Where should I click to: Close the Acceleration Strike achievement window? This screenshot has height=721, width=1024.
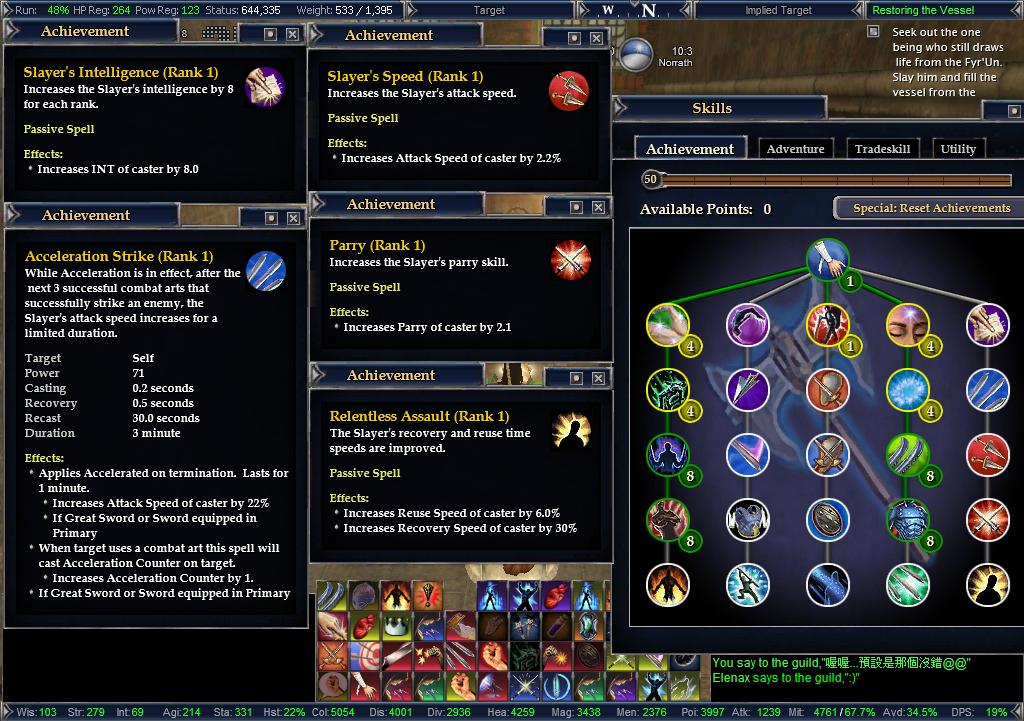pos(292,218)
